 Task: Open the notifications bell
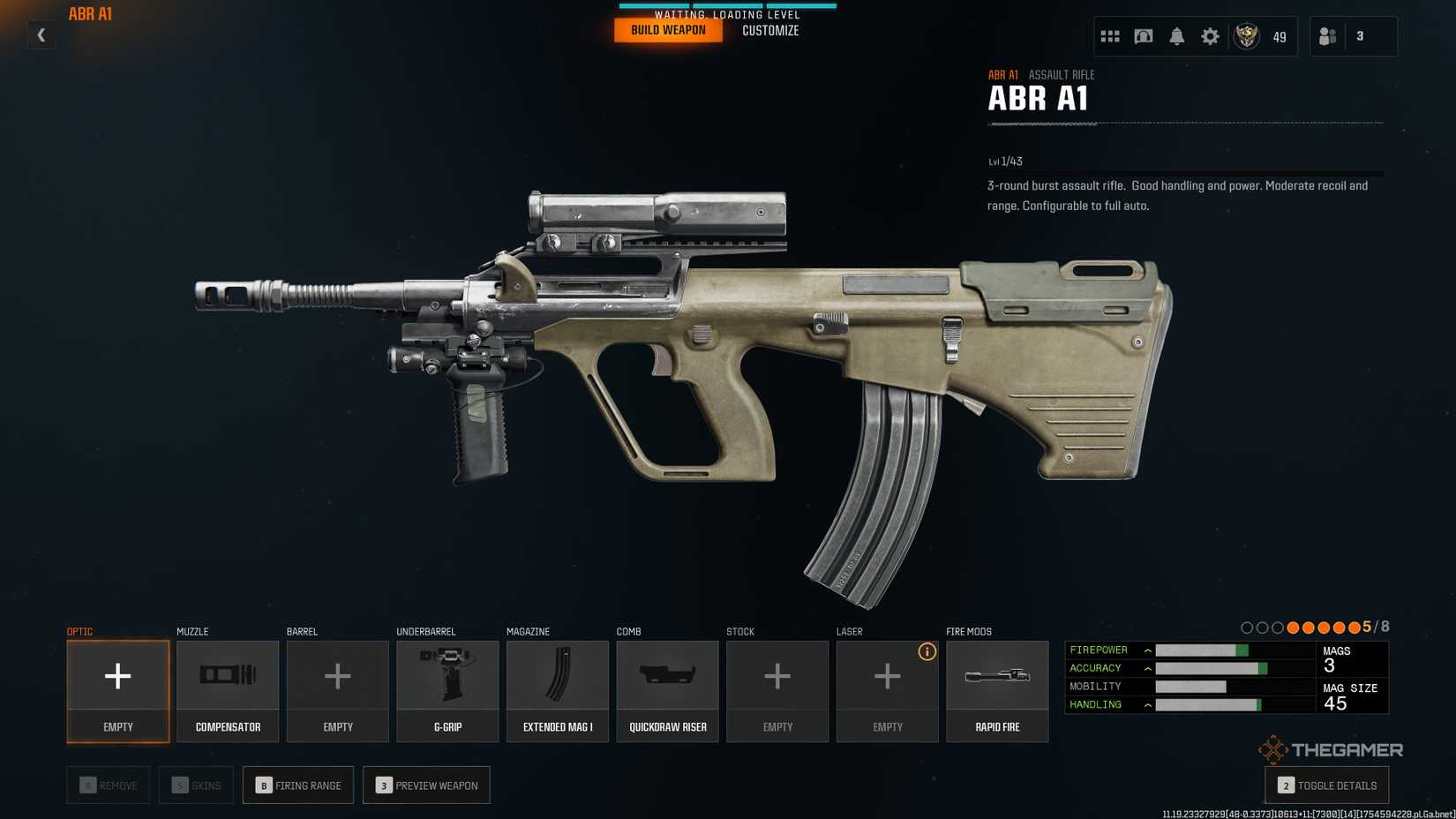click(1177, 36)
